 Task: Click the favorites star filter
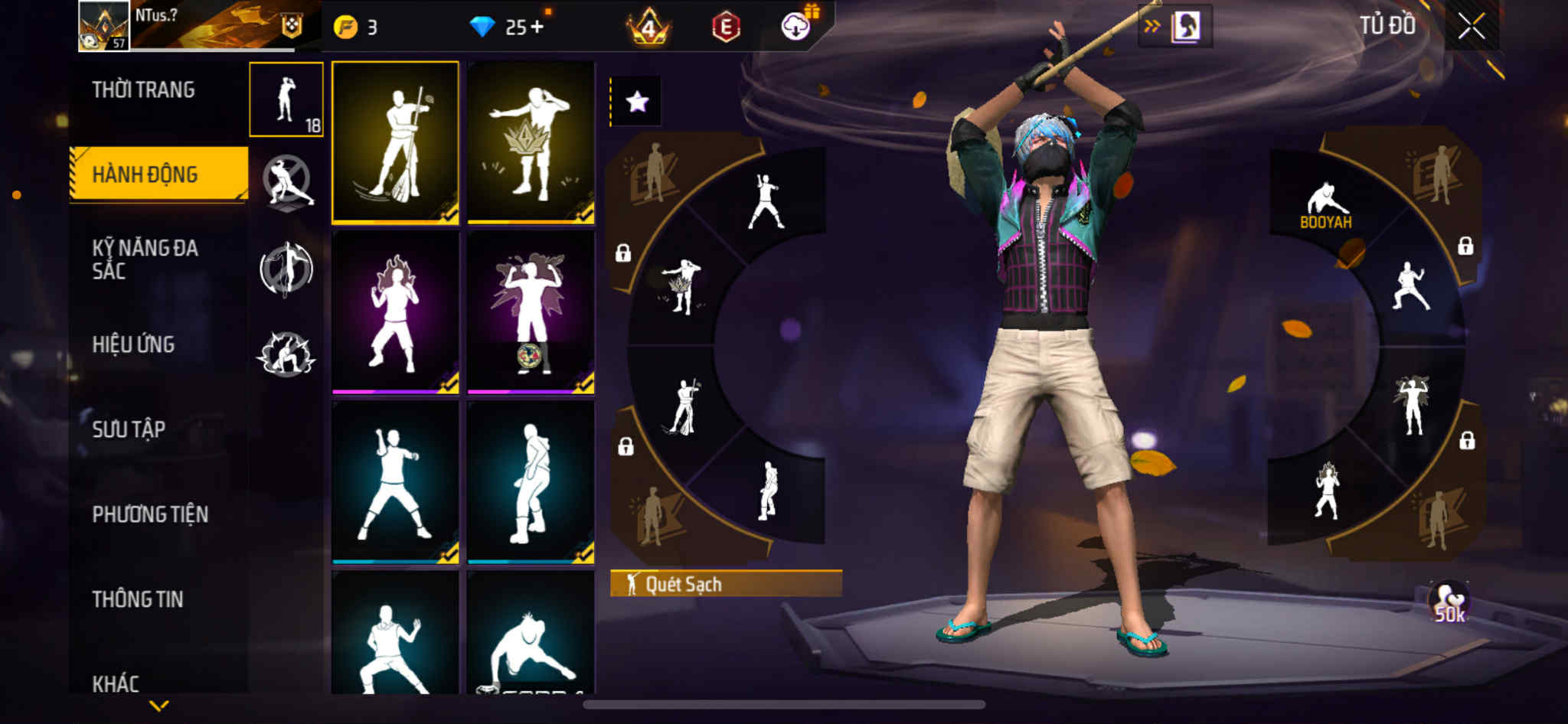(637, 102)
